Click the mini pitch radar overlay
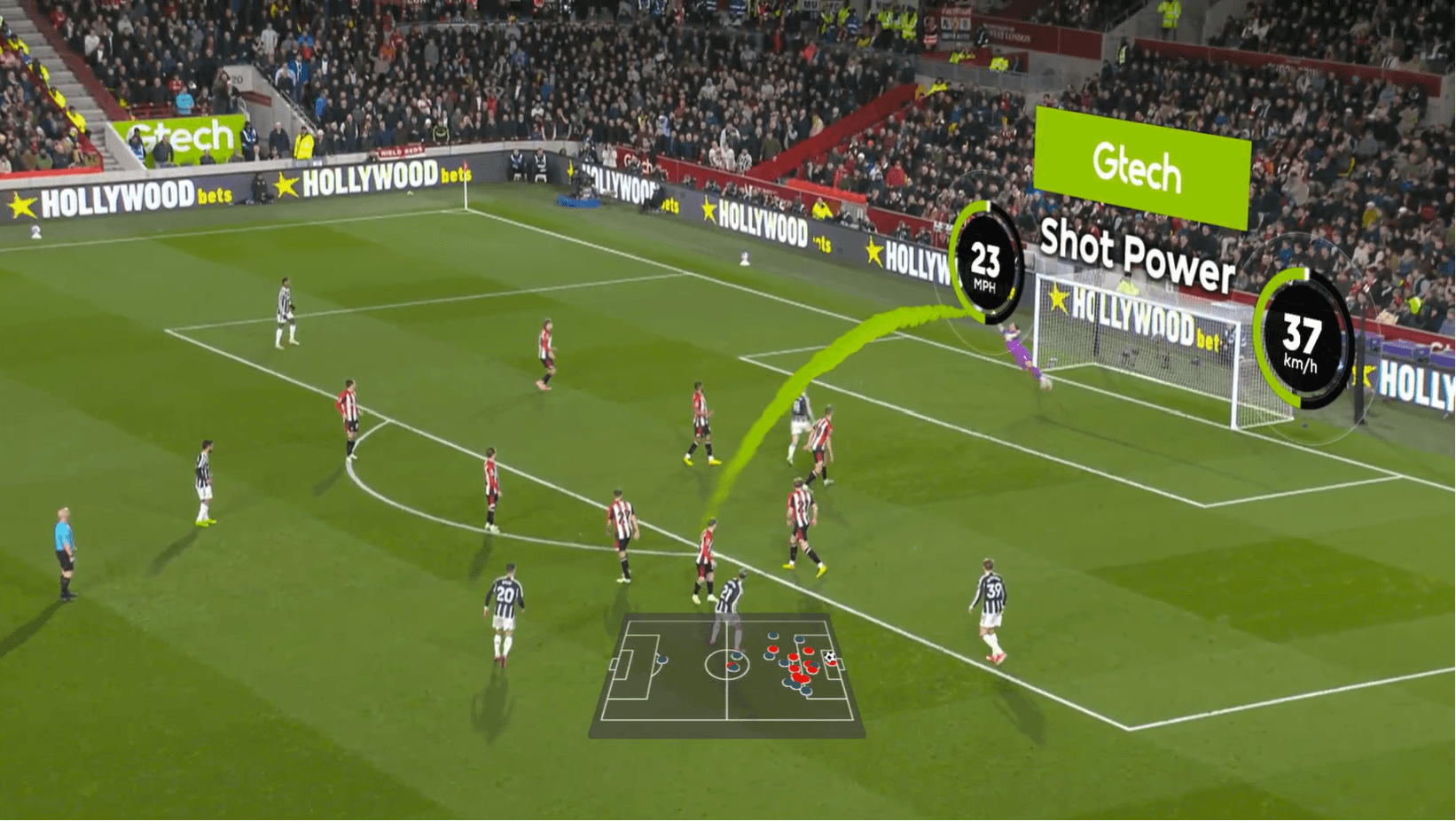1456x821 pixels. coord(727,676)
